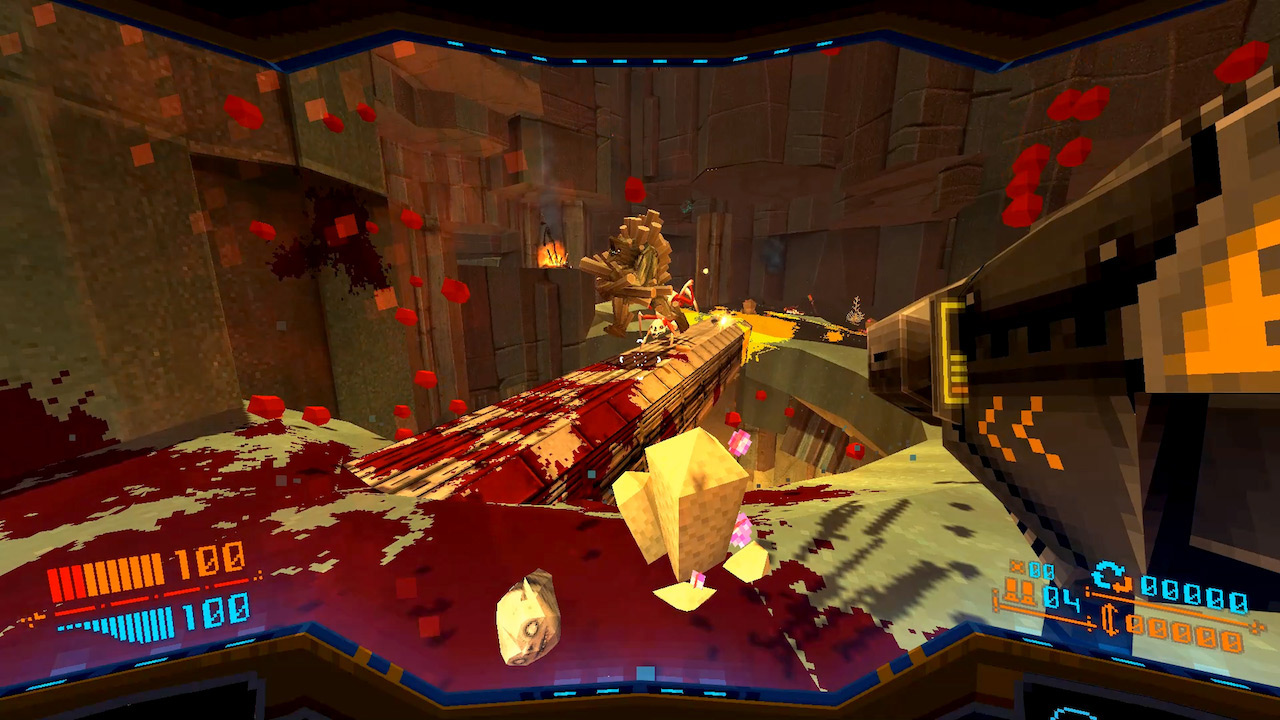Expand the blue 00000 score counter
Image resolution: width=1280 pixels, height=720 pixels.
pyautogui.click(x=1195, y=595)
